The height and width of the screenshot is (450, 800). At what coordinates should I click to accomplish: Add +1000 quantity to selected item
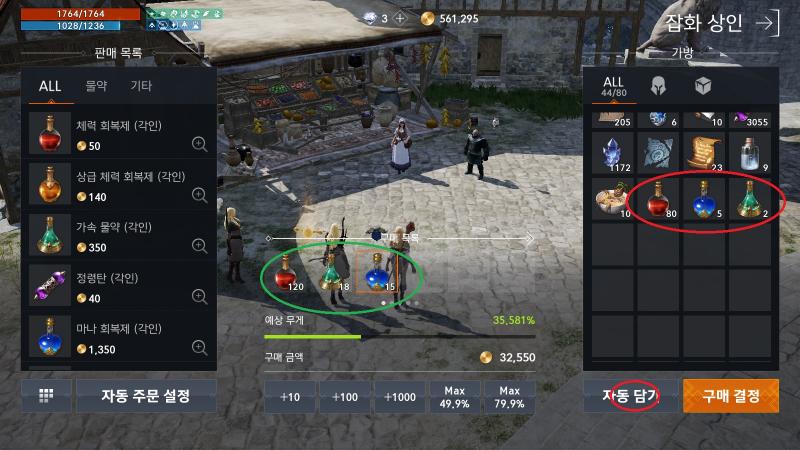coord(401,396)
